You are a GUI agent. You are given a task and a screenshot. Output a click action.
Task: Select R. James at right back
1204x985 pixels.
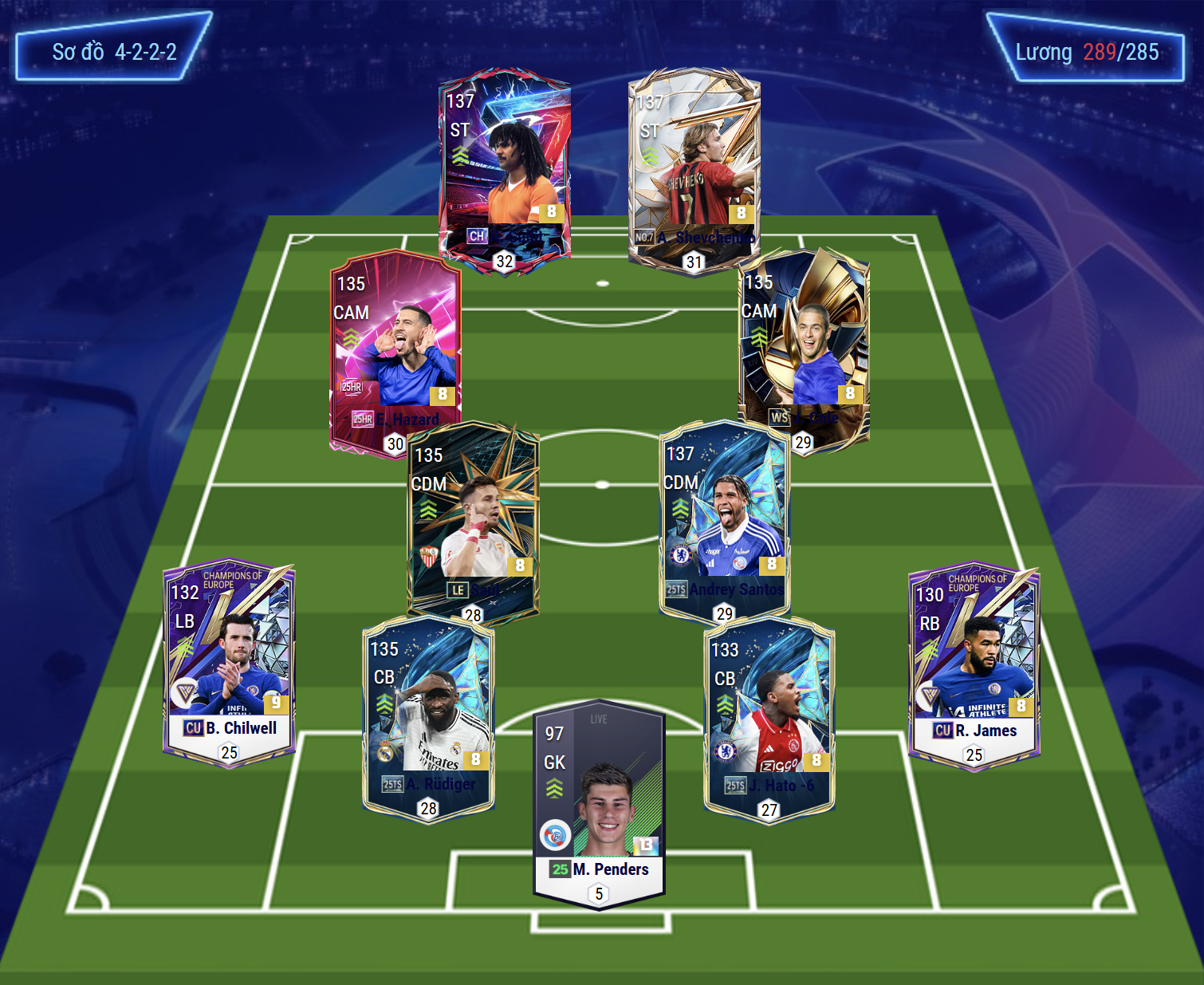[974, 666]
